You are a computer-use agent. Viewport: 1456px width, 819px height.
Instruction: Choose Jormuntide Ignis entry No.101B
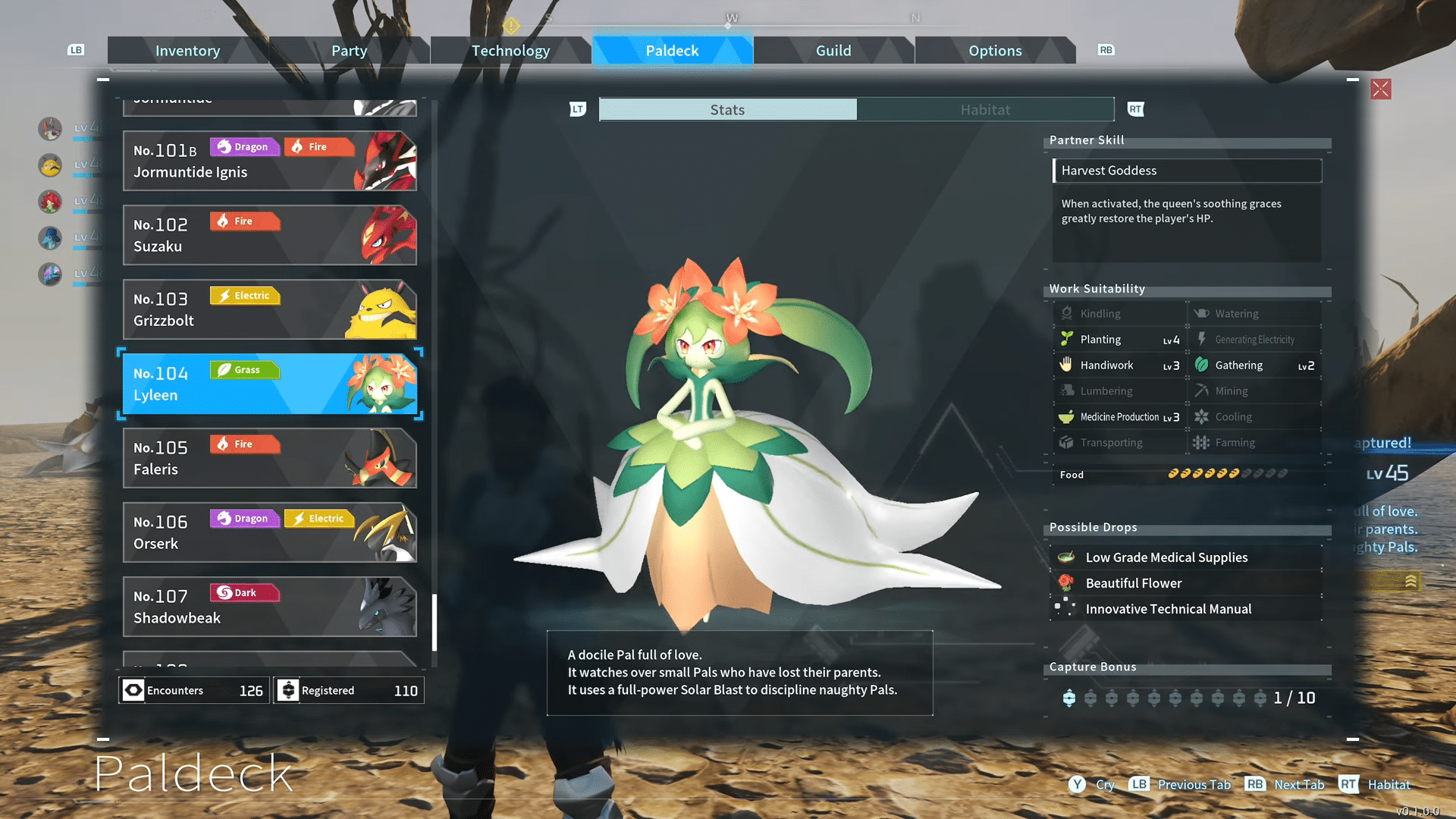click(x=269, y=161)
